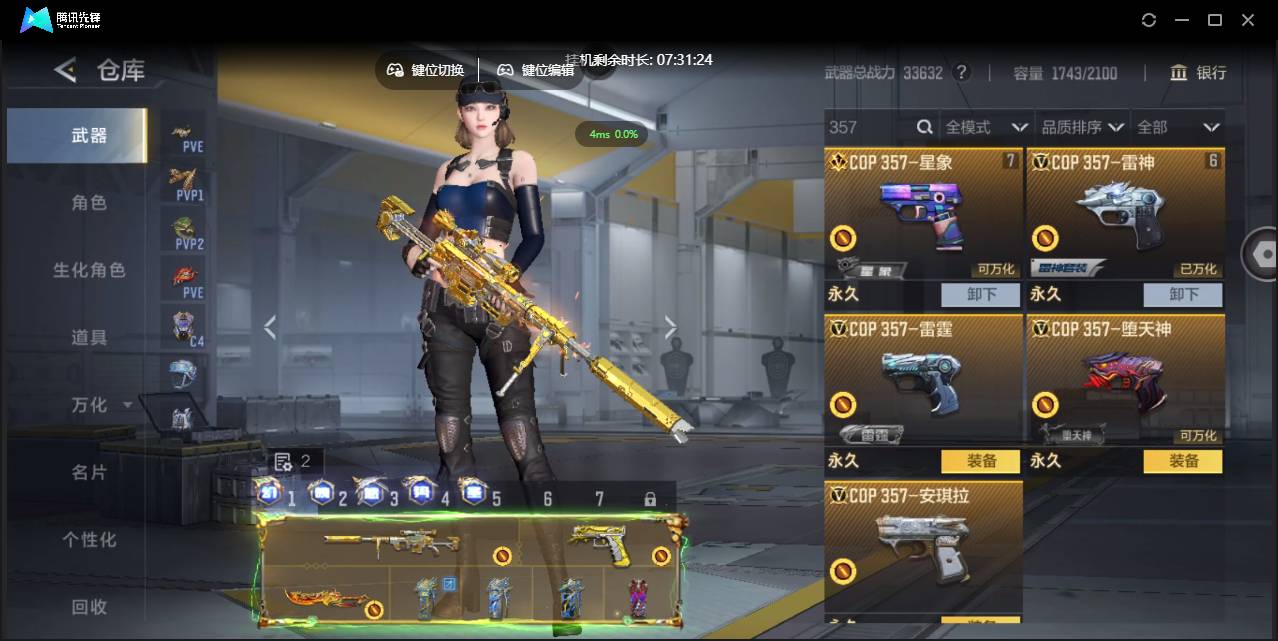Unequip the COP 357-雷神 pistol
This screenshot has height=641, width=1278.
(1183, 295)
